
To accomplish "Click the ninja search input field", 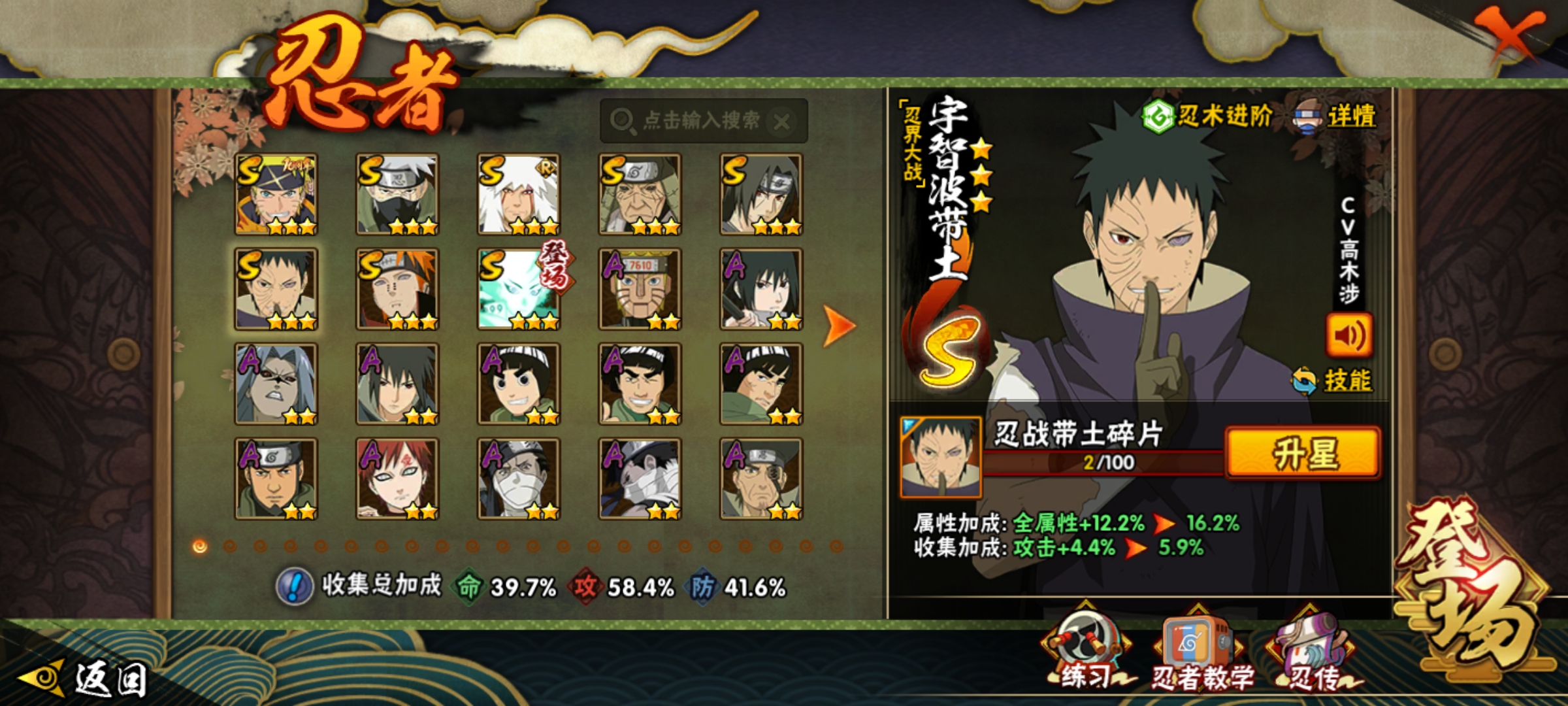I will (693, 120).
